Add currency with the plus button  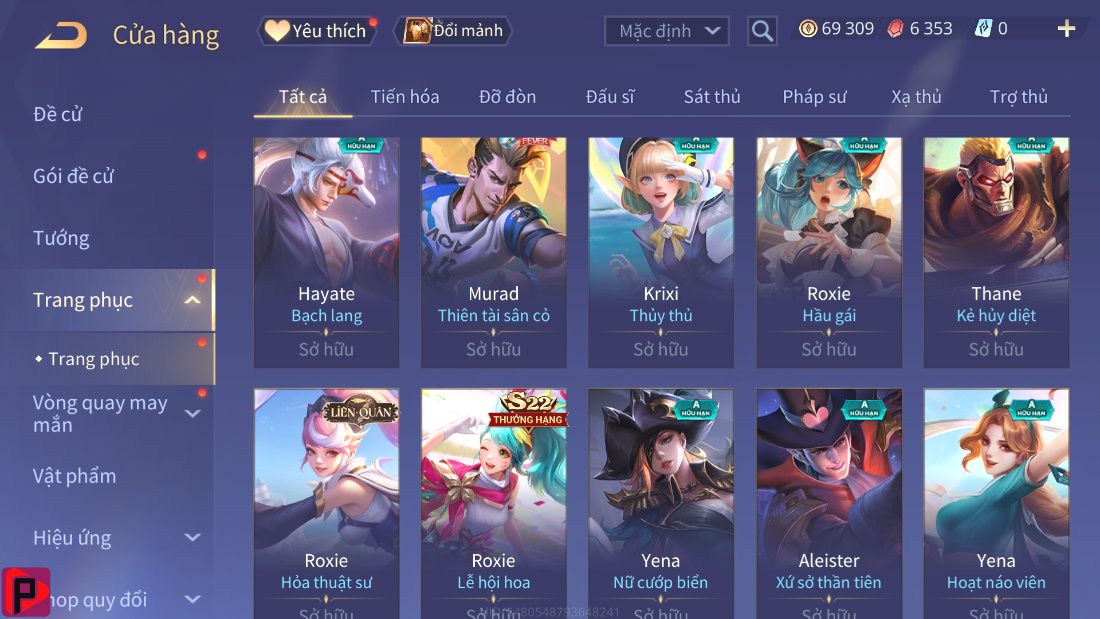[1066, 29]
